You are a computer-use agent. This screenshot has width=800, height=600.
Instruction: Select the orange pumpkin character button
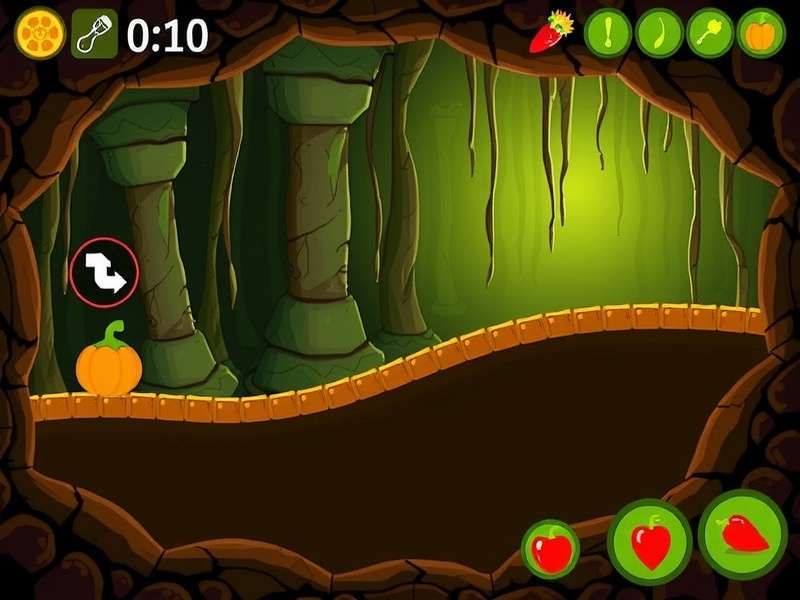tap(762, 34)
